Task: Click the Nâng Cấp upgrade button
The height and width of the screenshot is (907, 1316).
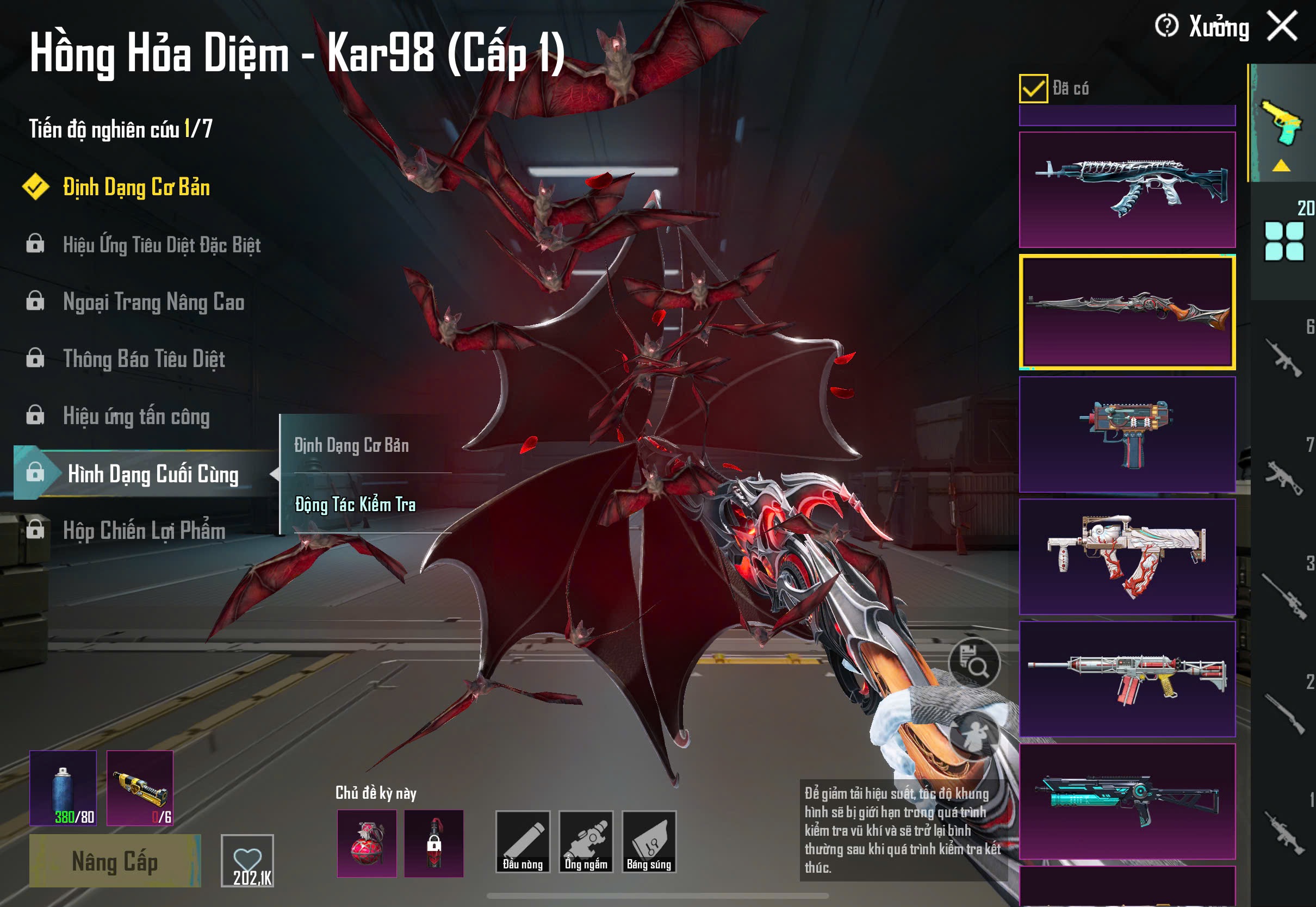Action: (115, 861)
